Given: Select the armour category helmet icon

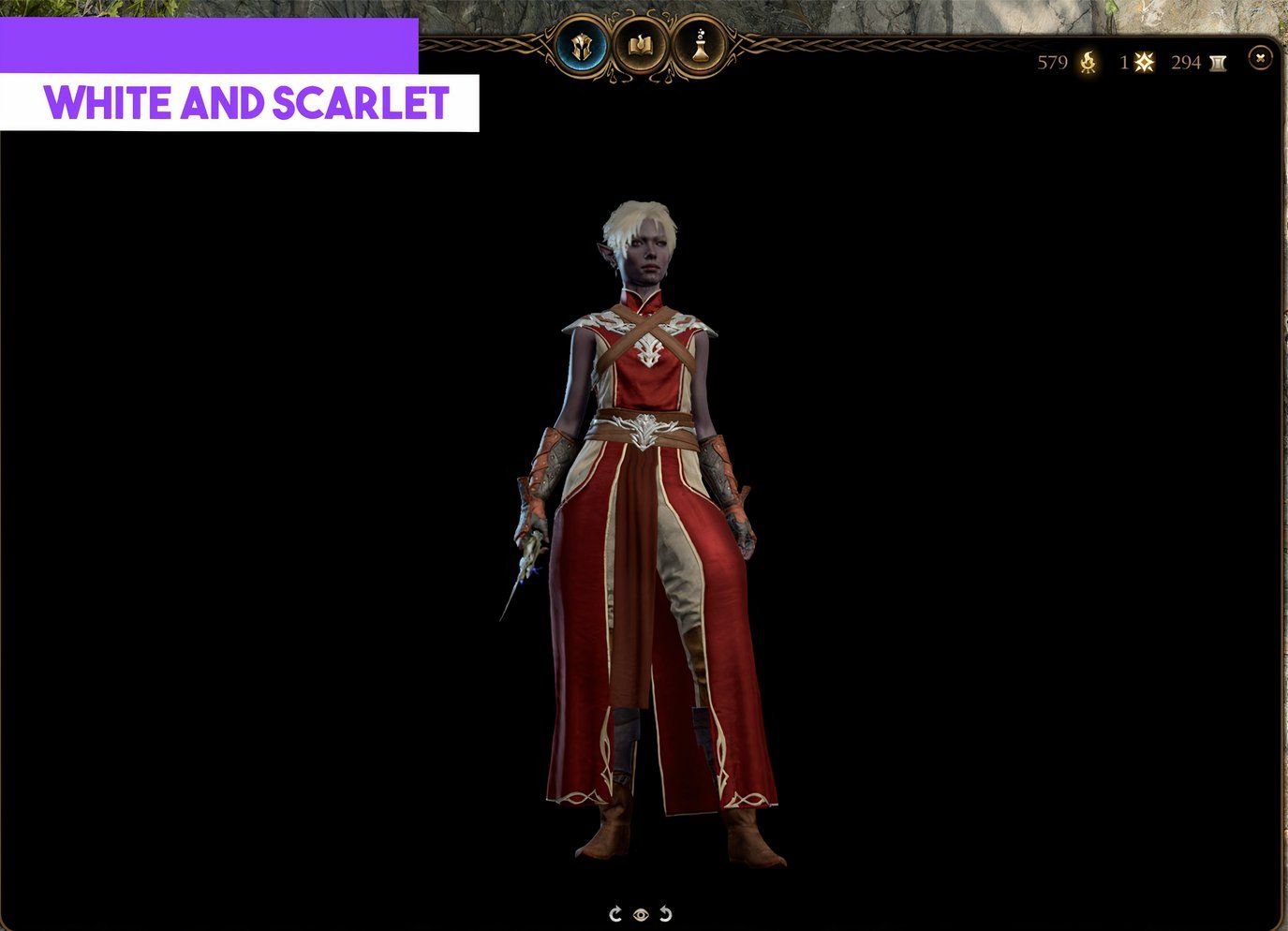Looking at the screenshot, I should point(582,44).
